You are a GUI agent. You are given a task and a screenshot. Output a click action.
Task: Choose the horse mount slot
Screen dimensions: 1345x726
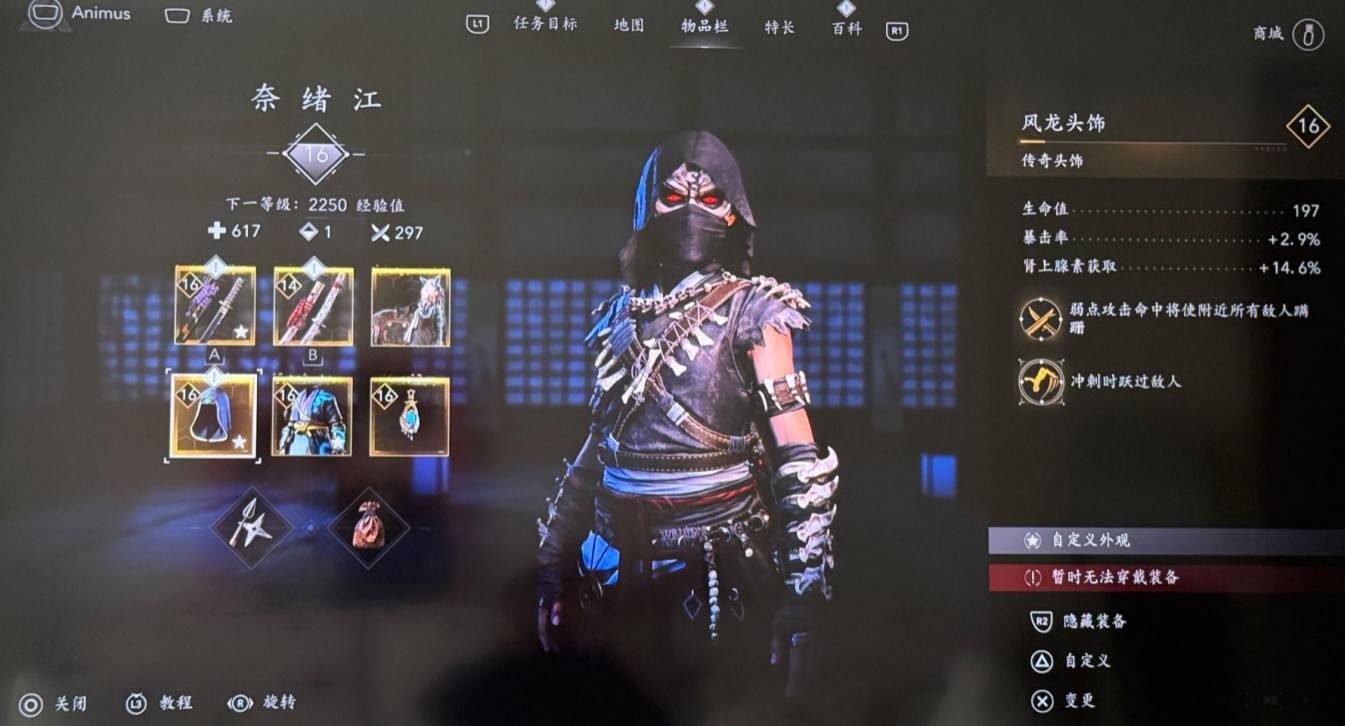tap(410, 306)
